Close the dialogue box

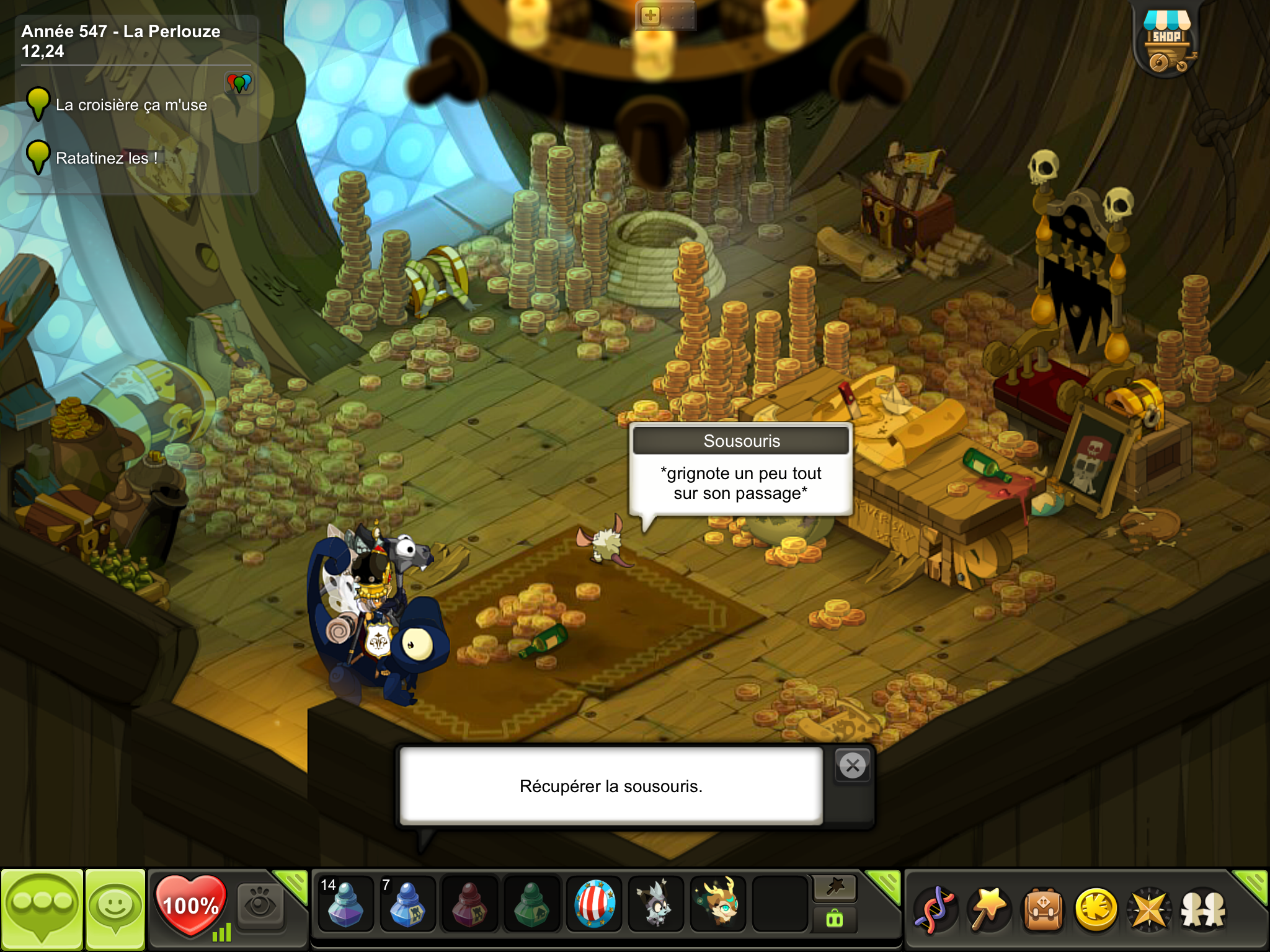click(x=853, y=766)
